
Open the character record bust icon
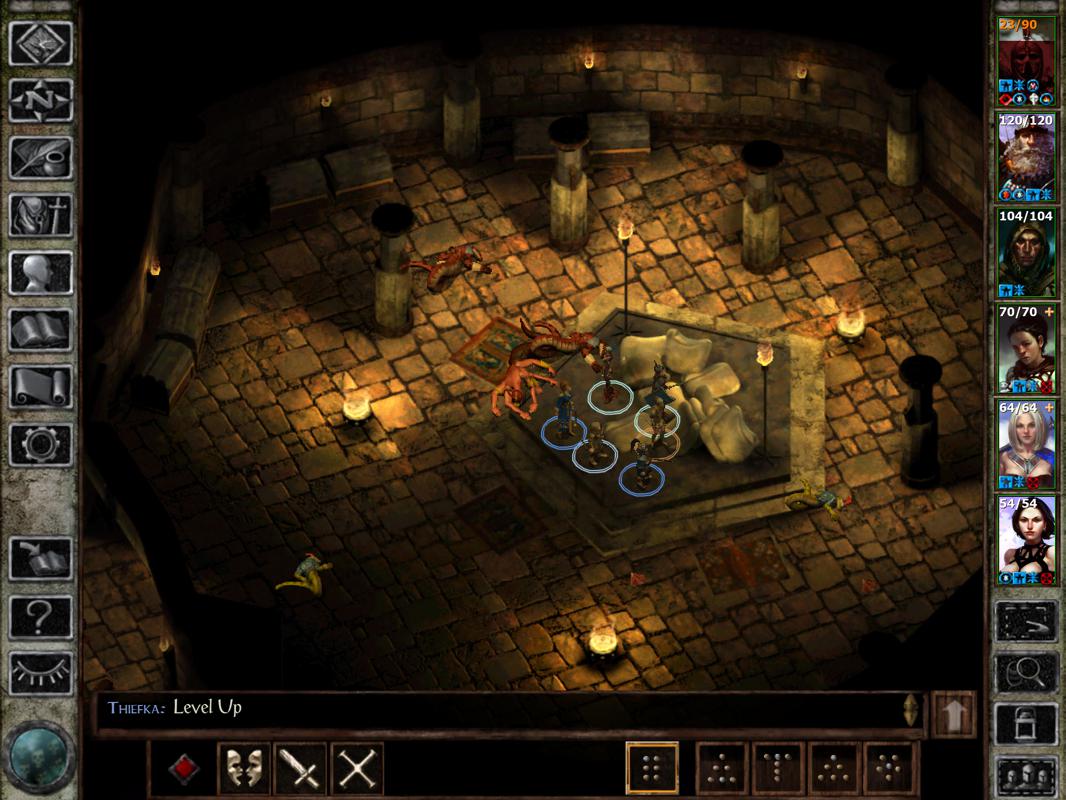pyautogui.click(x=41, y=271)
